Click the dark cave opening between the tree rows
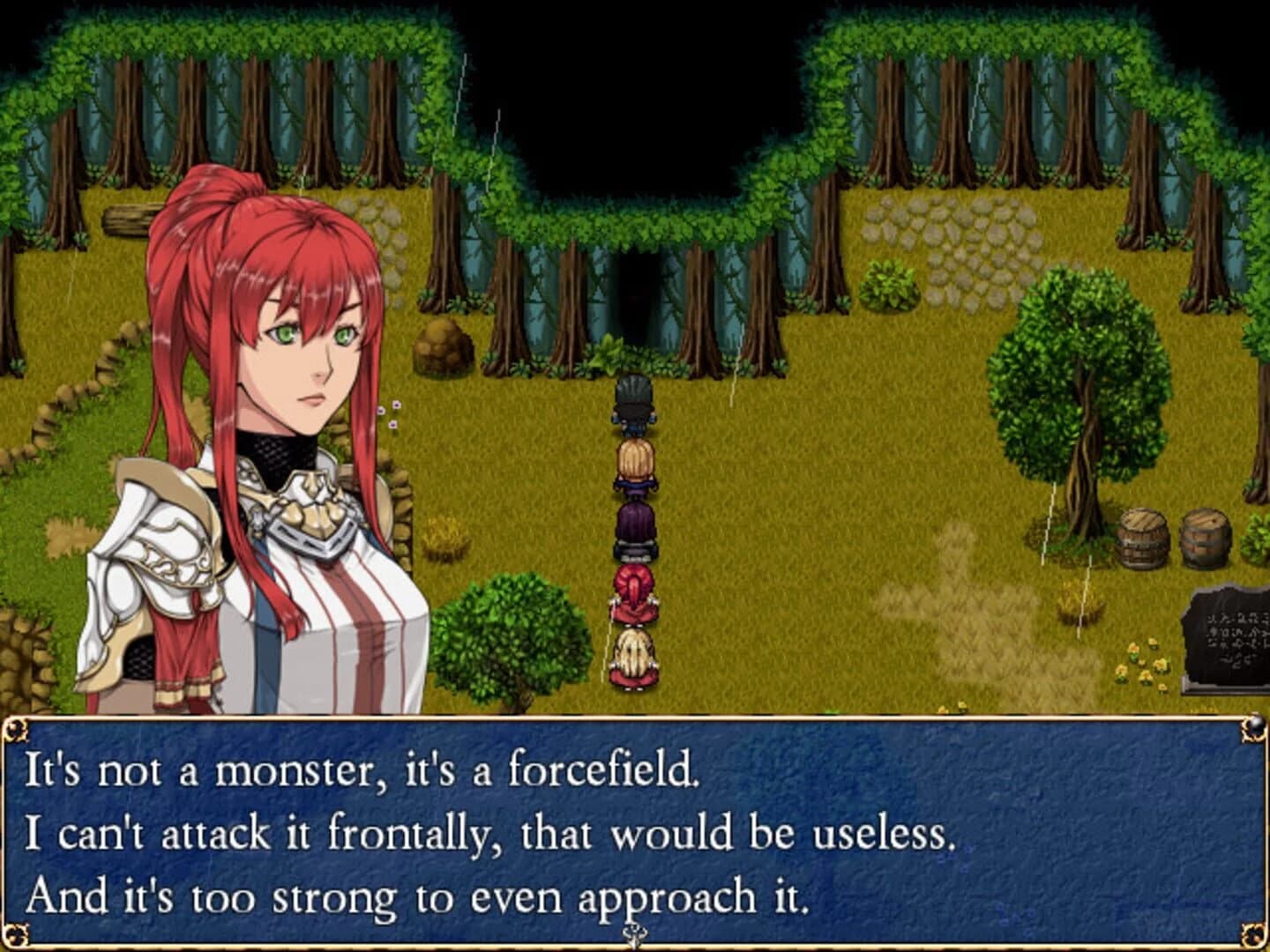This screenshot has height=952, width=1270. pos(639,291)
